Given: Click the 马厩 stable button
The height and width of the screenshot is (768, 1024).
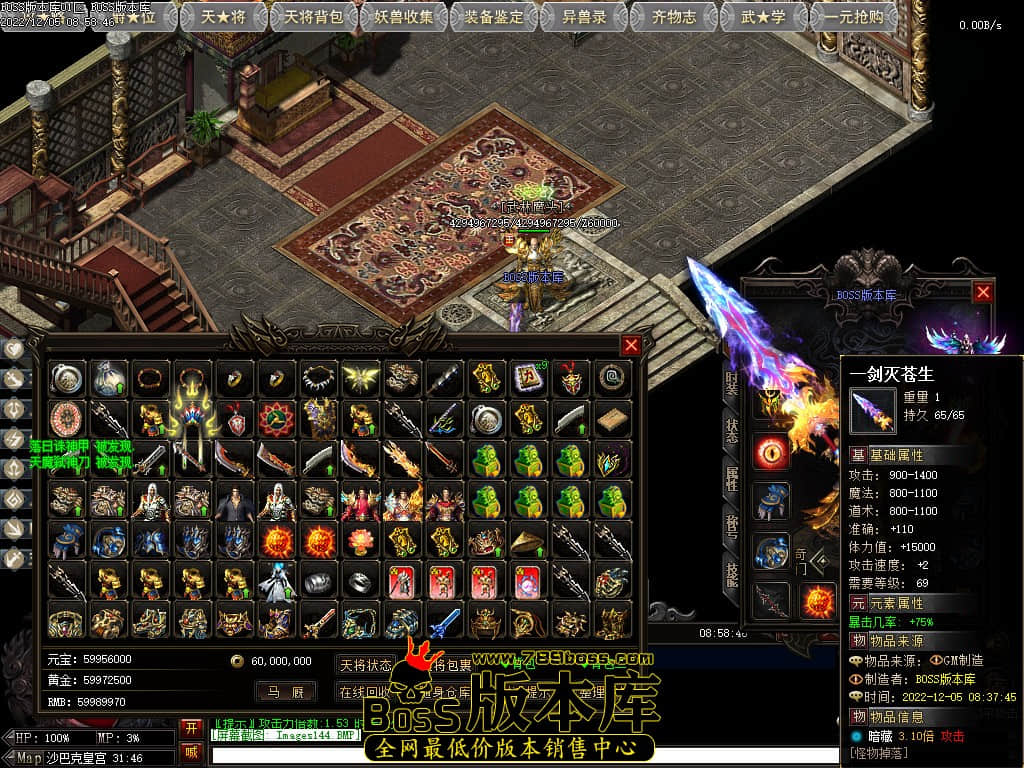Looking at the screenshot, I should click(x=285, y=691).
